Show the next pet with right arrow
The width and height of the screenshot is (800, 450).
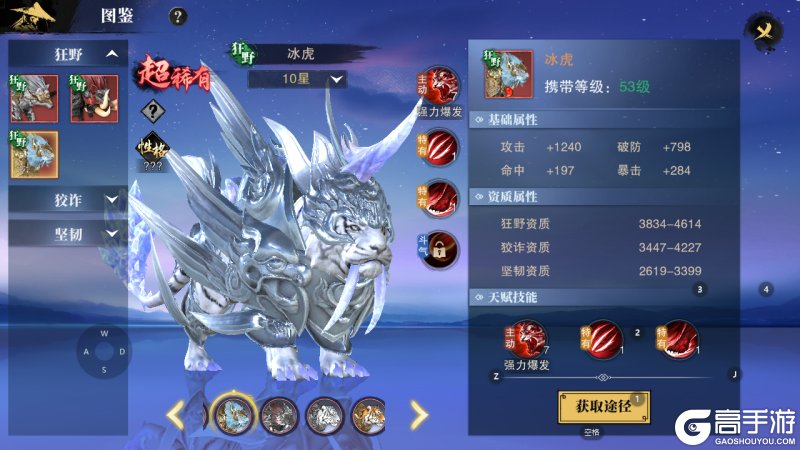pos(420,413)
